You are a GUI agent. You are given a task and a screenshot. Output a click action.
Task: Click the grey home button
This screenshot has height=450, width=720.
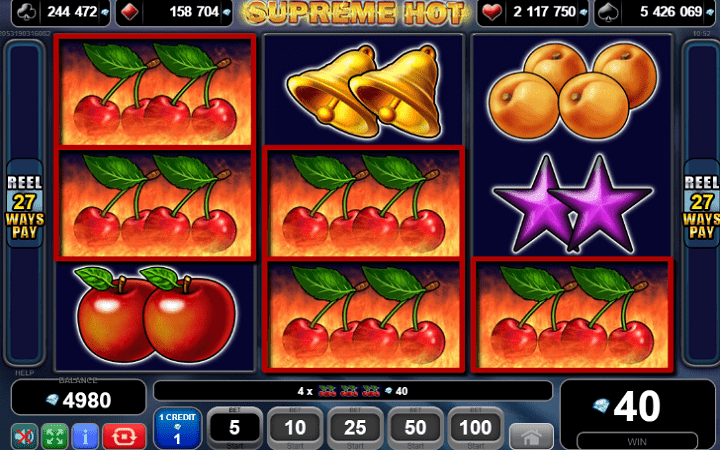coord(531,436)
